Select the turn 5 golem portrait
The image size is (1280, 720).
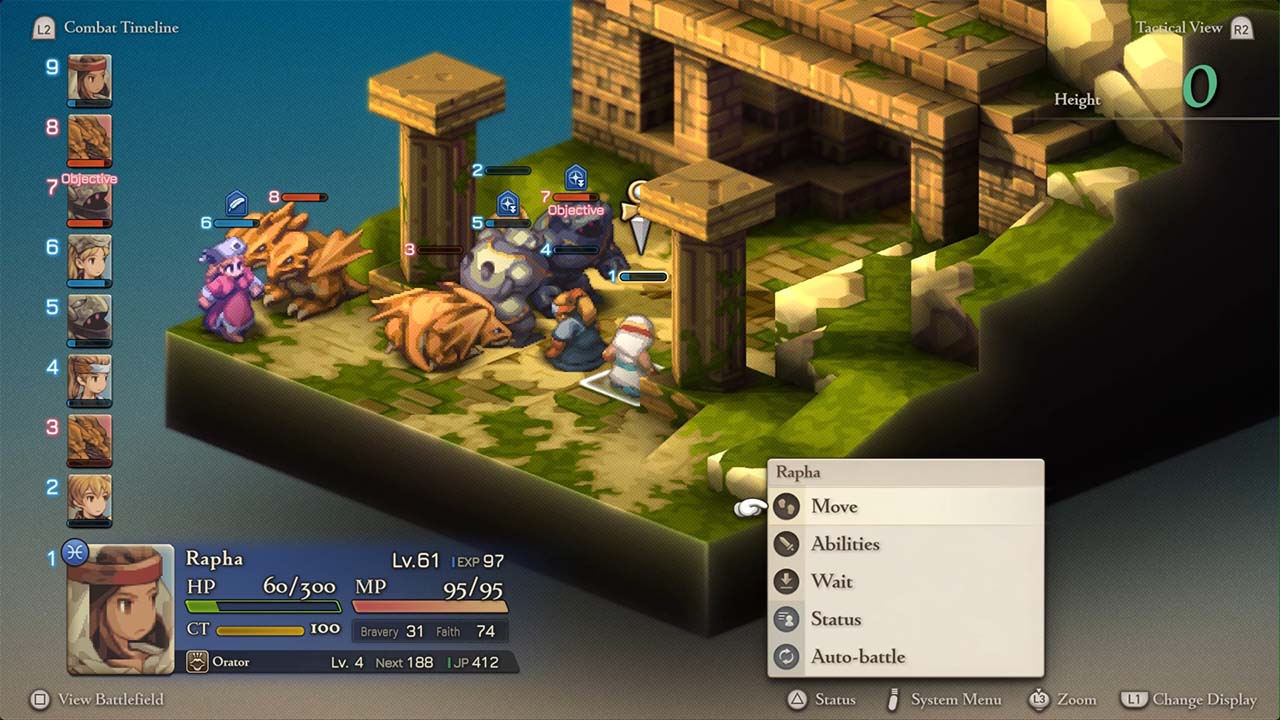tap(89, 318)
